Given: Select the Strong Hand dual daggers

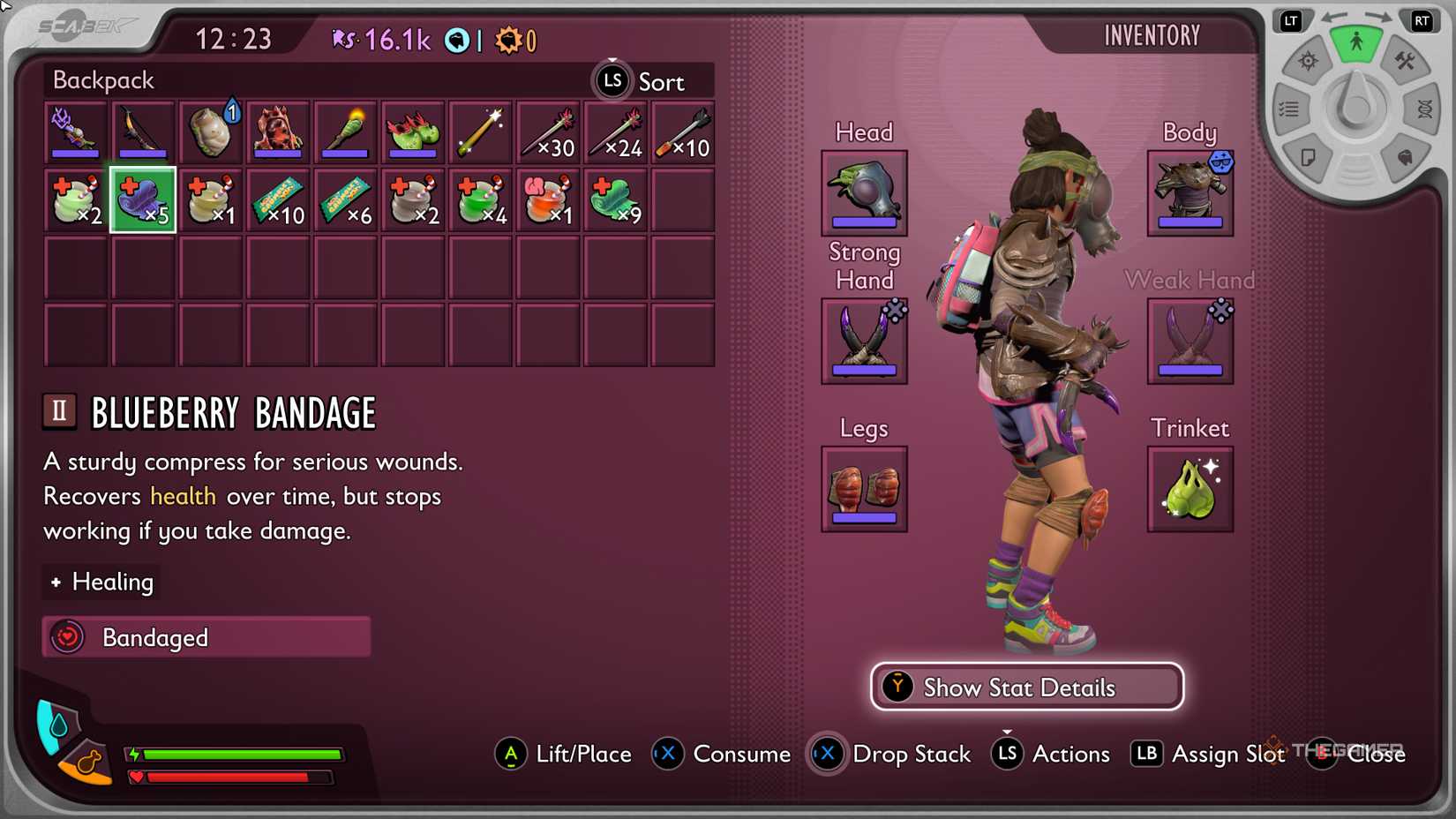Looking at the screenshot, I should click(x=863, y=342).
